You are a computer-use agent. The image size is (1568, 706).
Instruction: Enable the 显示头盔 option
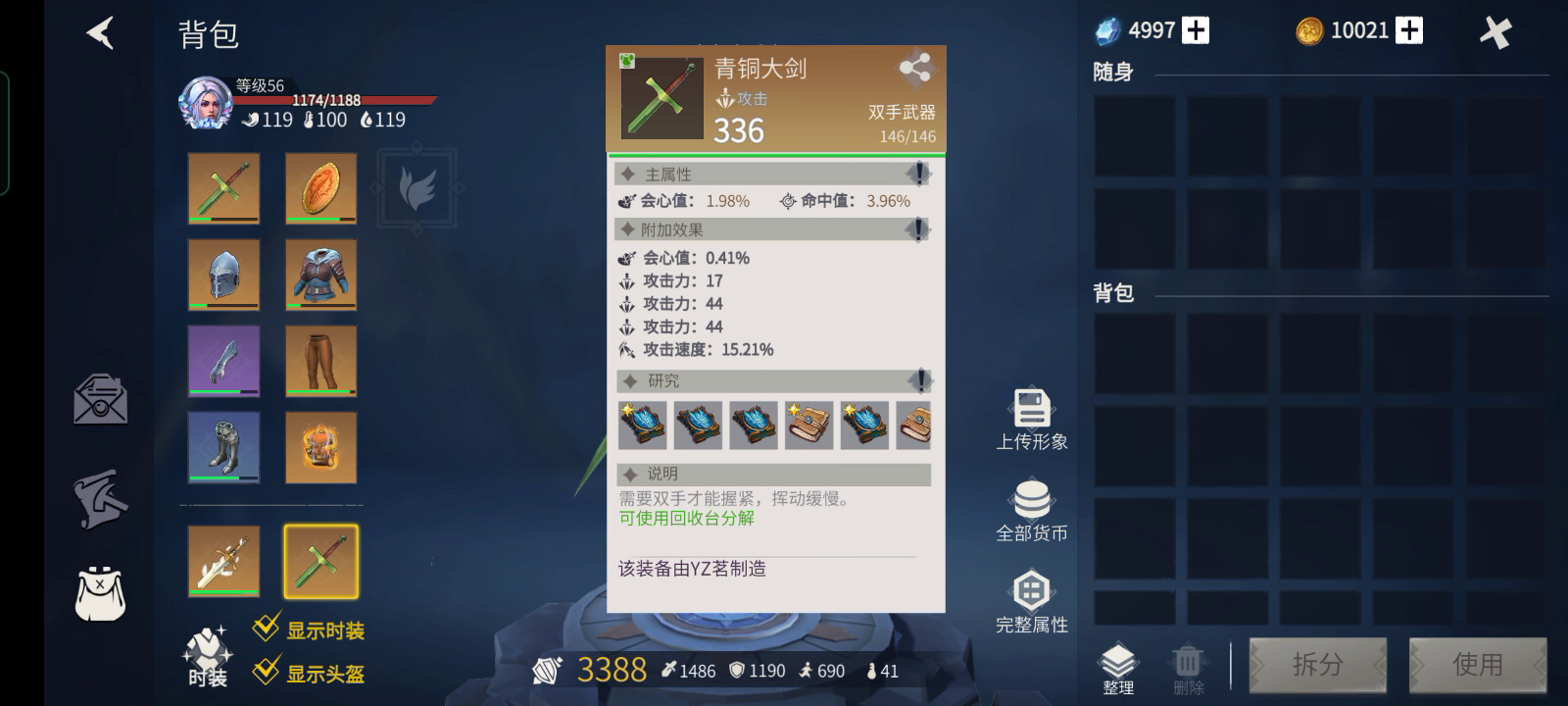click(x=263, y=671)
